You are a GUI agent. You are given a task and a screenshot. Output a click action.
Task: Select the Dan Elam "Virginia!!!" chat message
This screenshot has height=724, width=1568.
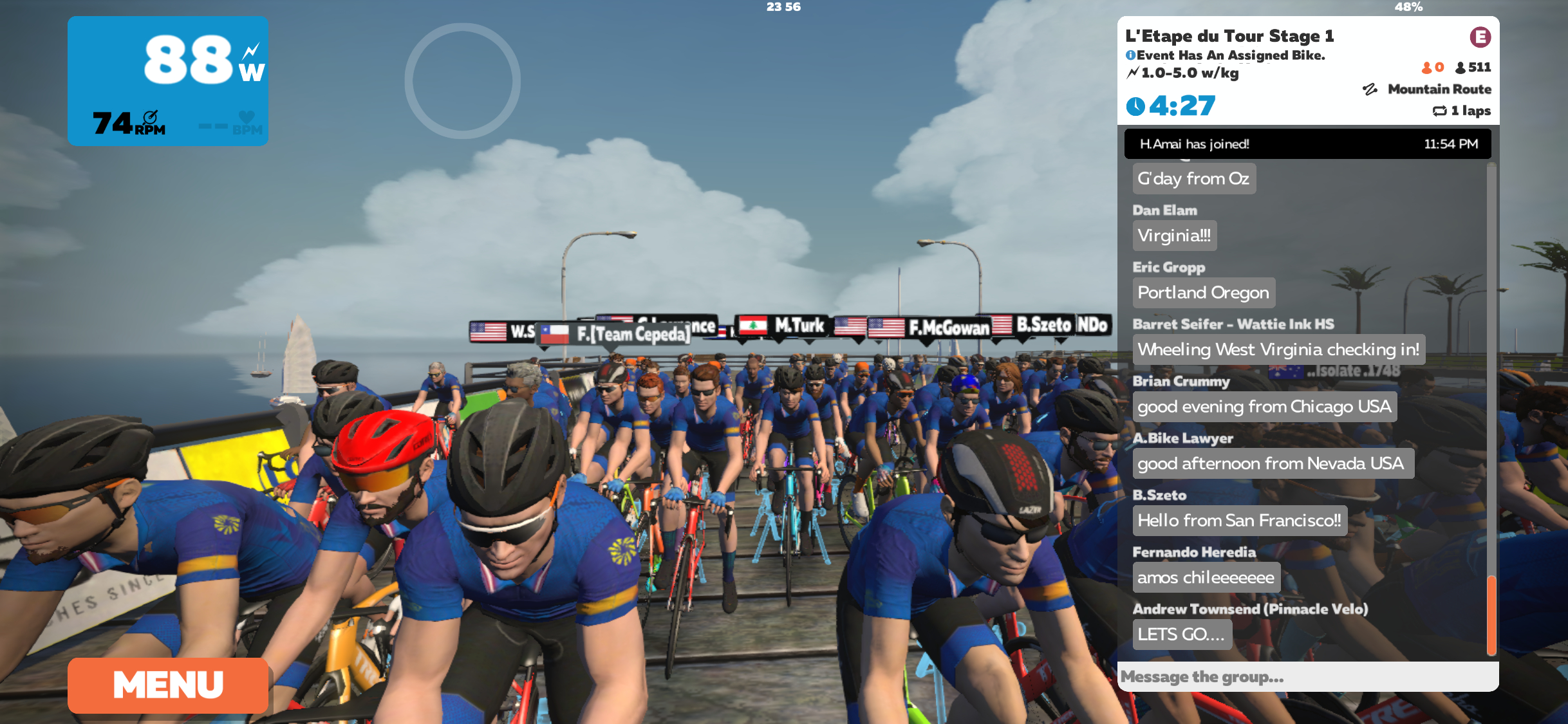point(1174,236)
